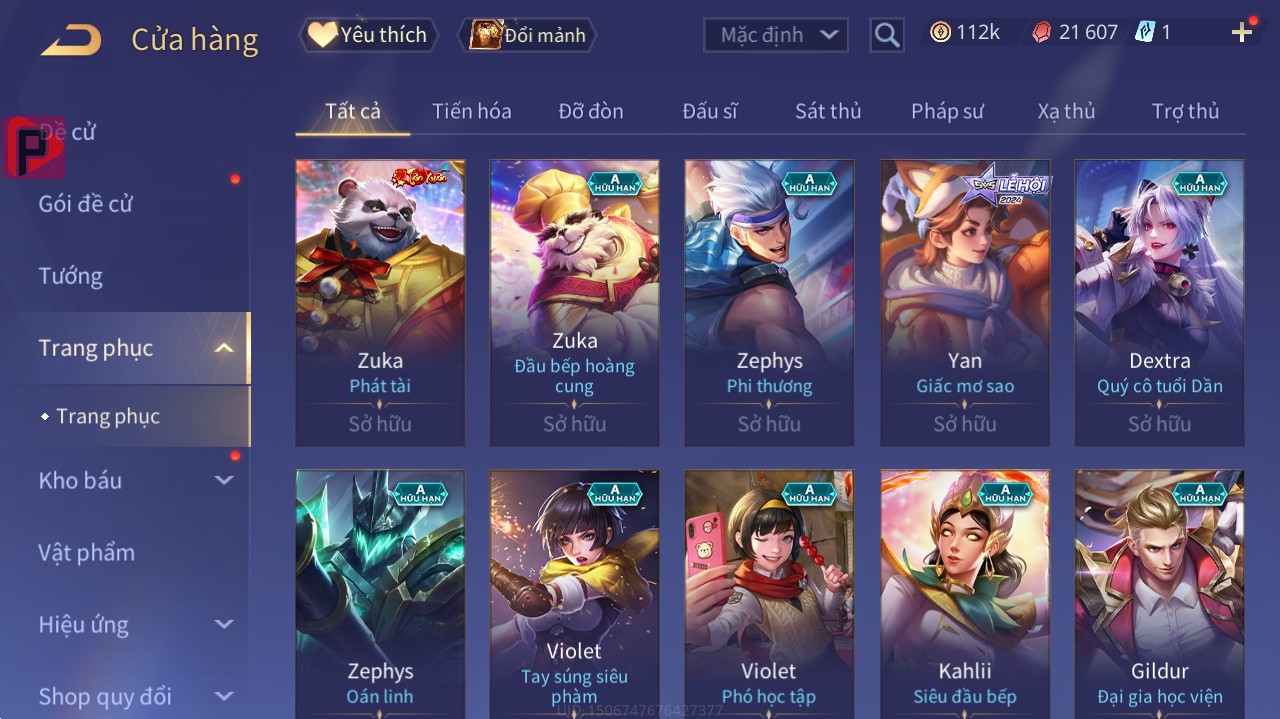Image resolution: width=1280 pixels, height=719 pixels.
Task: Open the Đổi mảnh exchange
Action: tap(527, 35)
